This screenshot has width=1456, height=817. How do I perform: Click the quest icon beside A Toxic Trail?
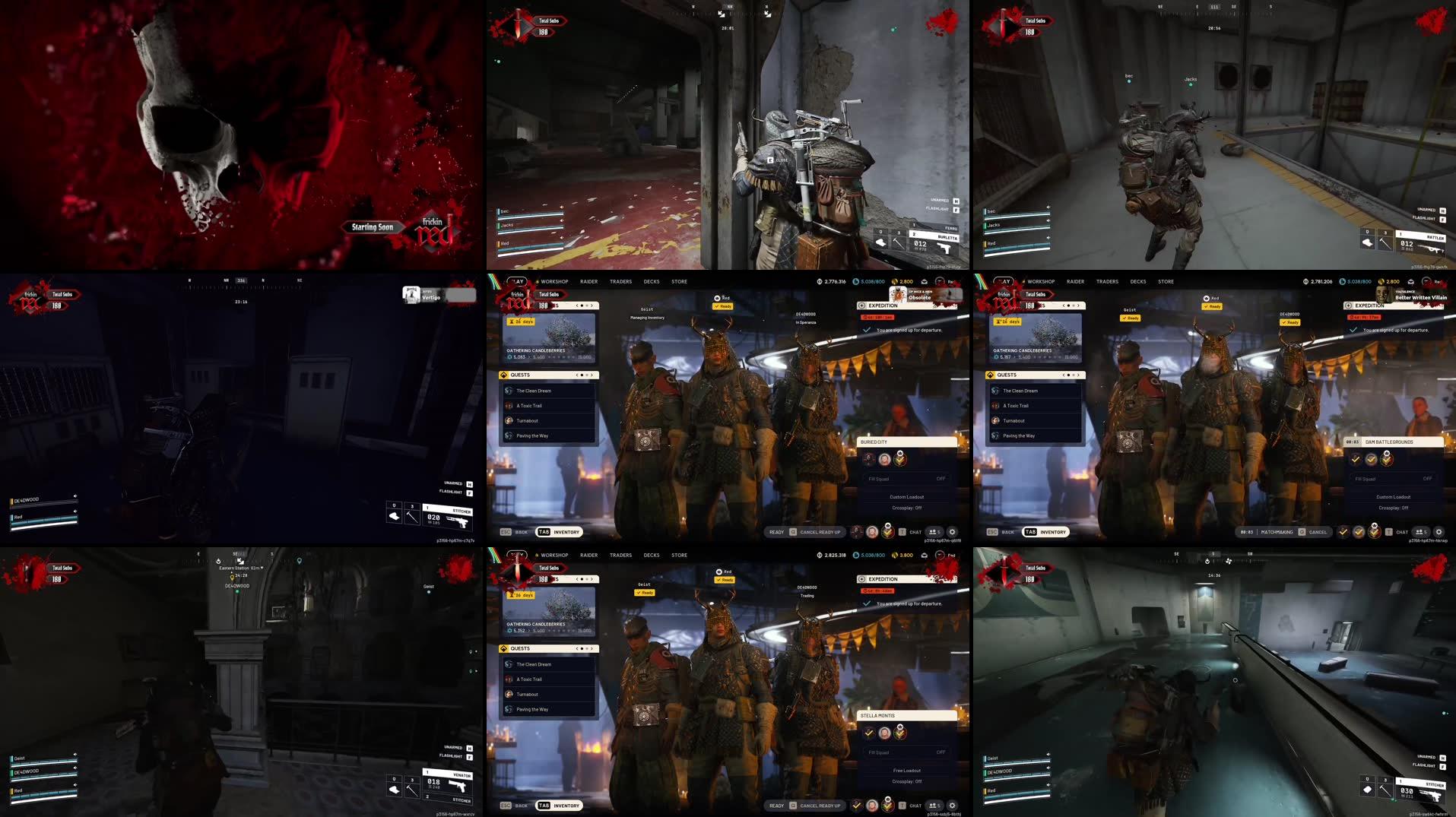pyautogui.click(x=508, y=405)
